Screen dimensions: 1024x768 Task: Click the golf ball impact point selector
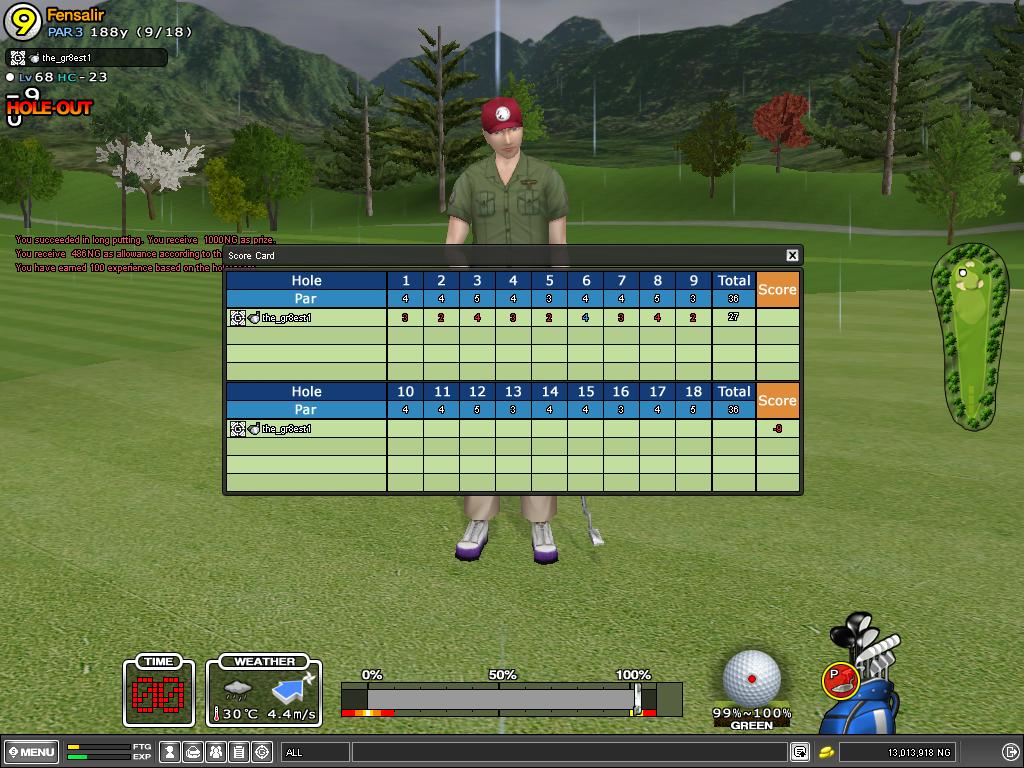(x=752, y=677)
